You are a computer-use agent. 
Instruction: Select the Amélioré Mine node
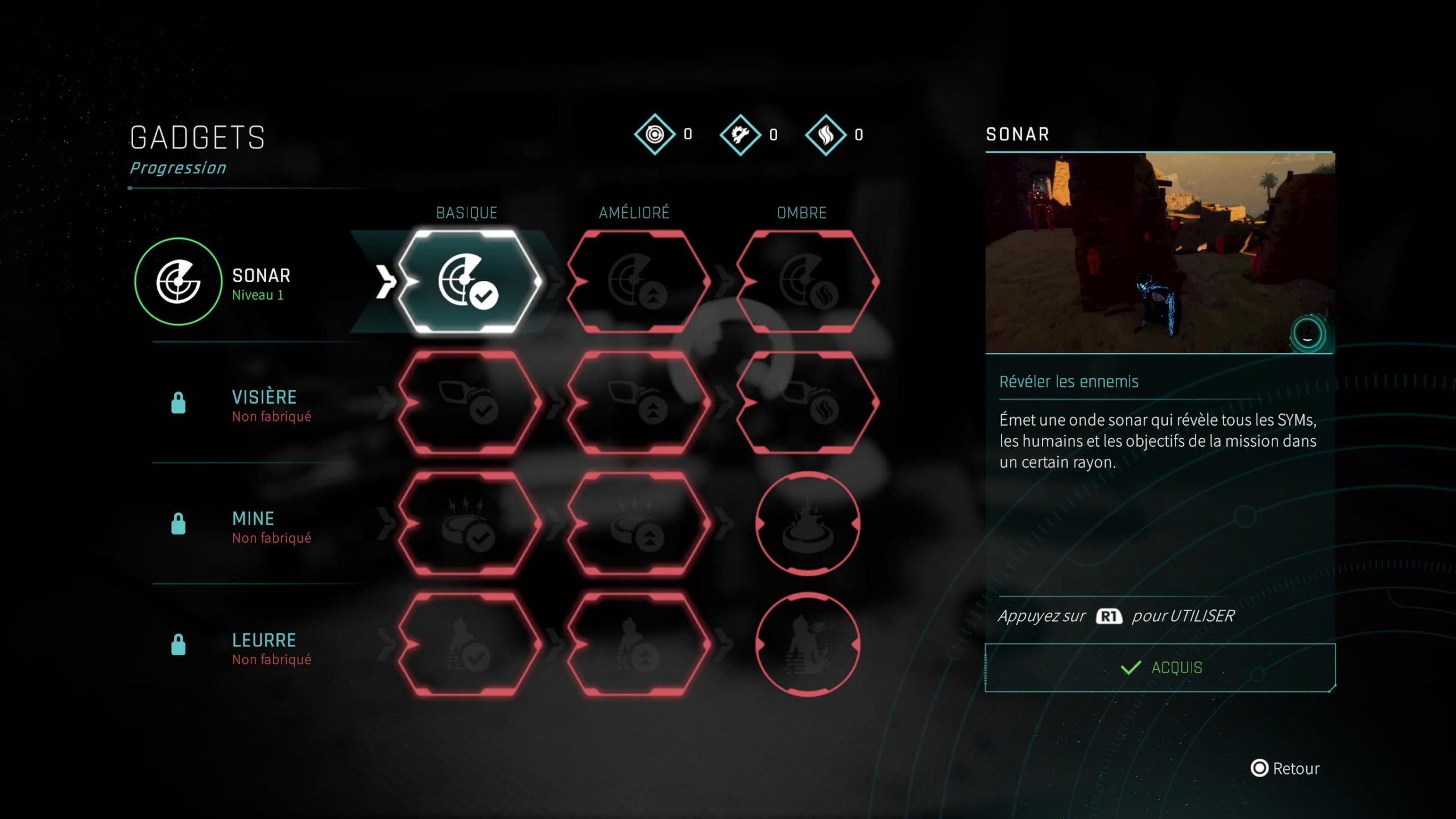coord(637,524)
